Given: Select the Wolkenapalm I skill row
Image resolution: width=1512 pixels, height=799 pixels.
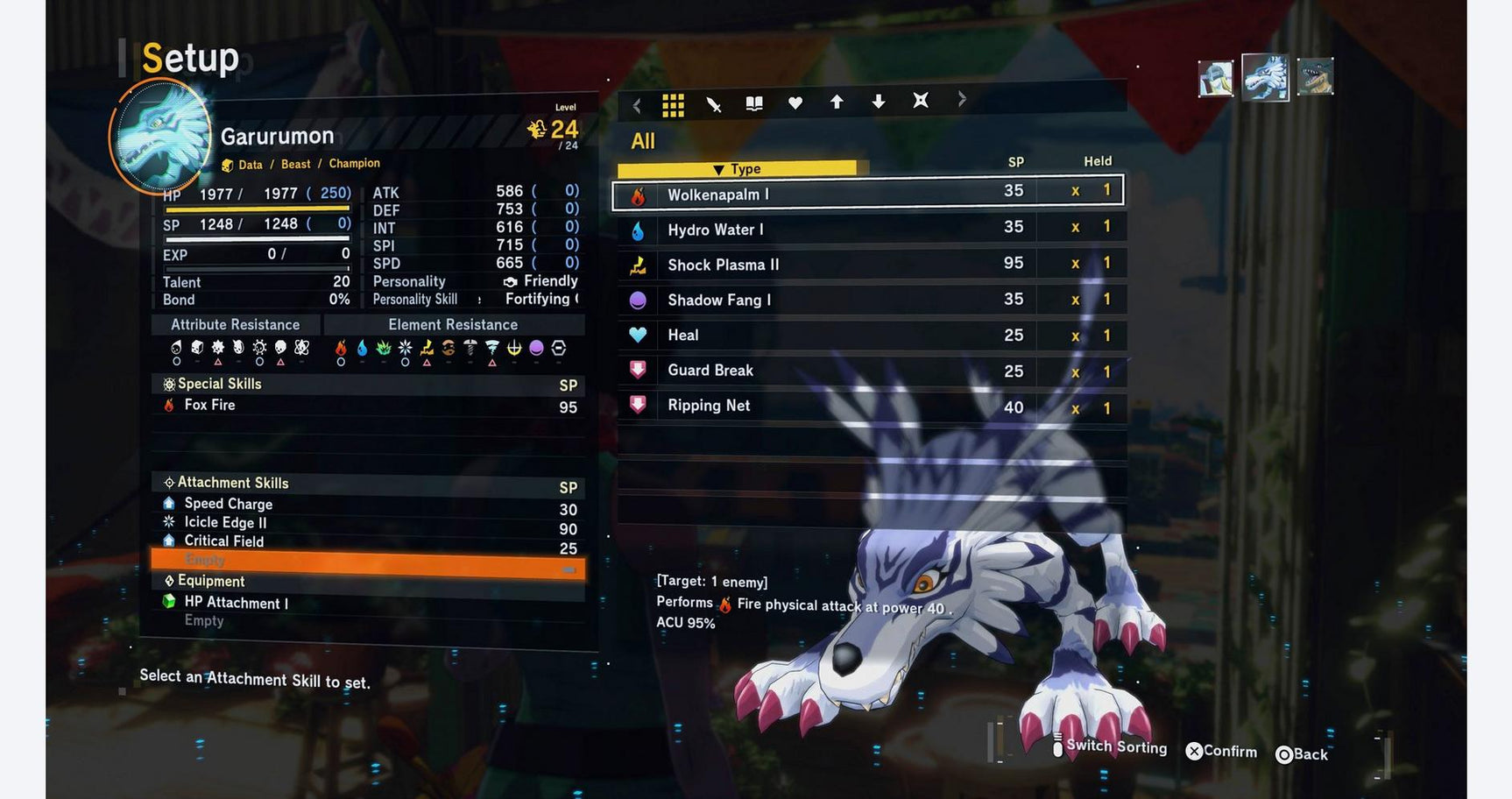Looking at the screenshot, I should click(x=867, y=194).
